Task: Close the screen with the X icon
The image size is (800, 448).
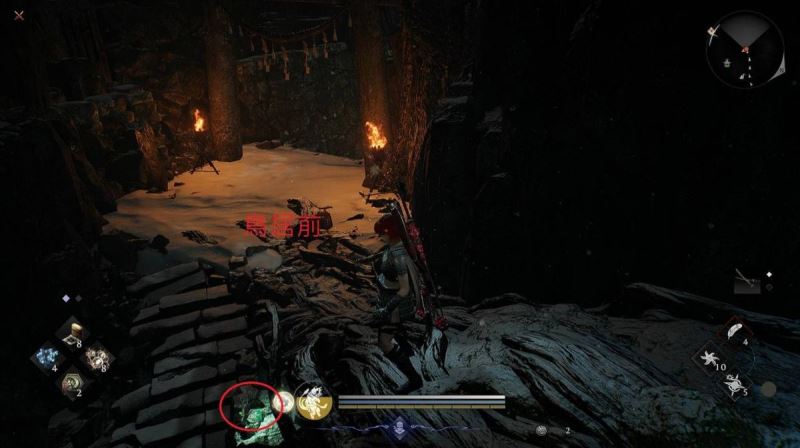Action: click(20, 16)
